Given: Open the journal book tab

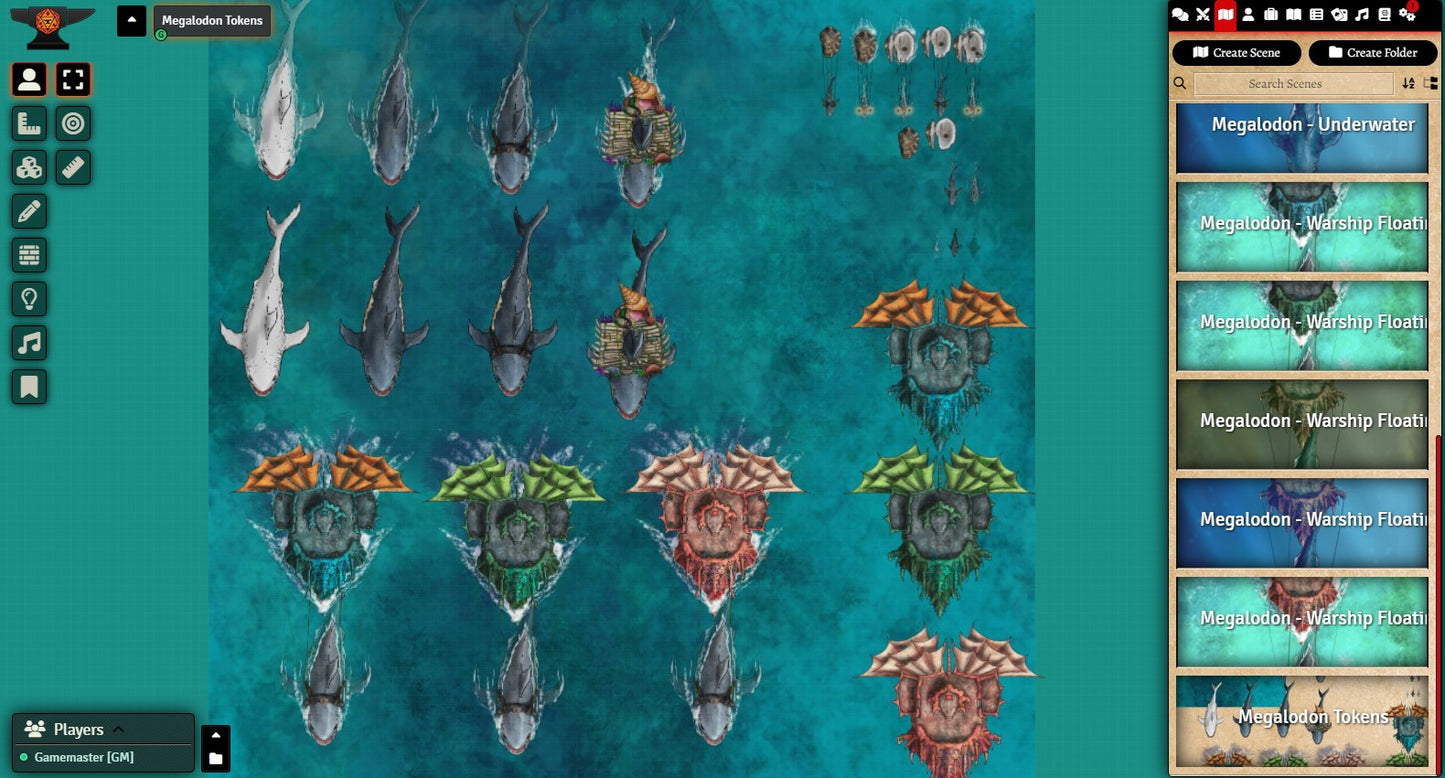Looking at the screenshot, I should pos(1294,14).
